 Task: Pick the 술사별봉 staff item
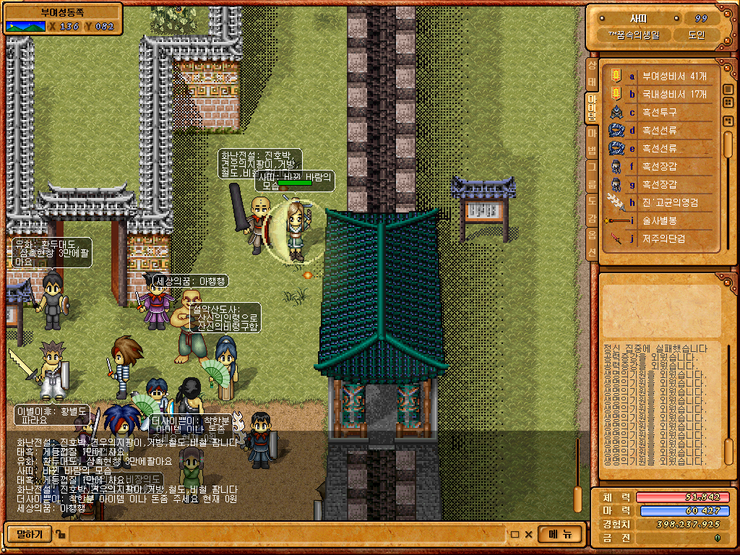(664, 220)
